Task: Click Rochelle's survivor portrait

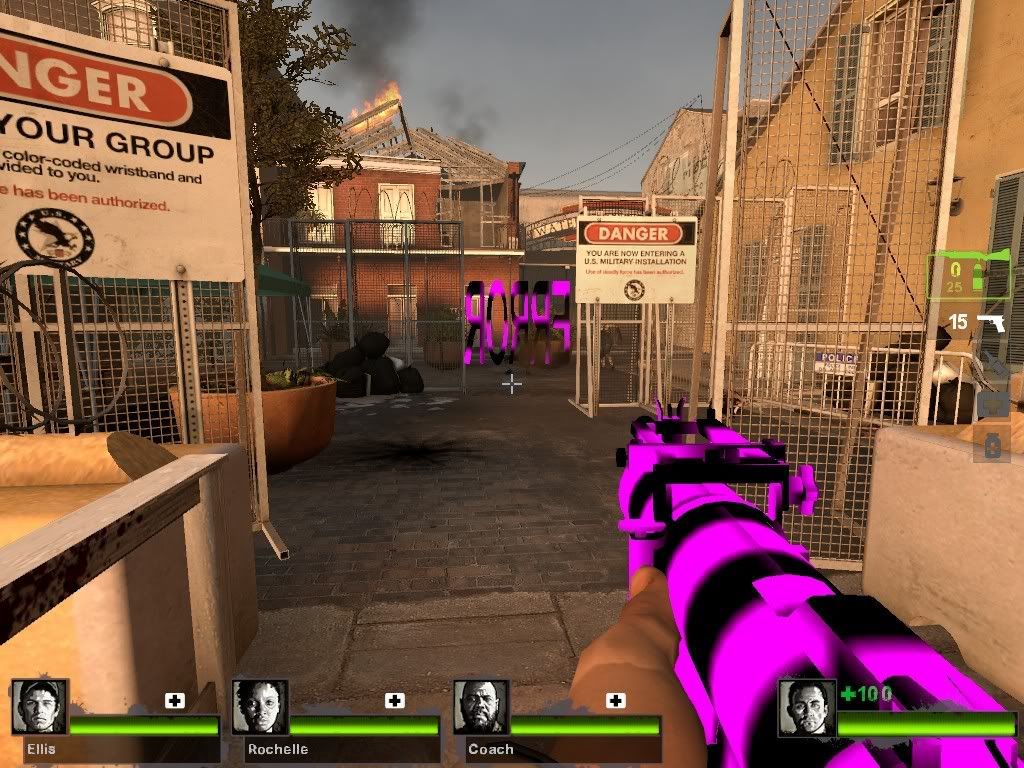Action: (x=260, y=707)
